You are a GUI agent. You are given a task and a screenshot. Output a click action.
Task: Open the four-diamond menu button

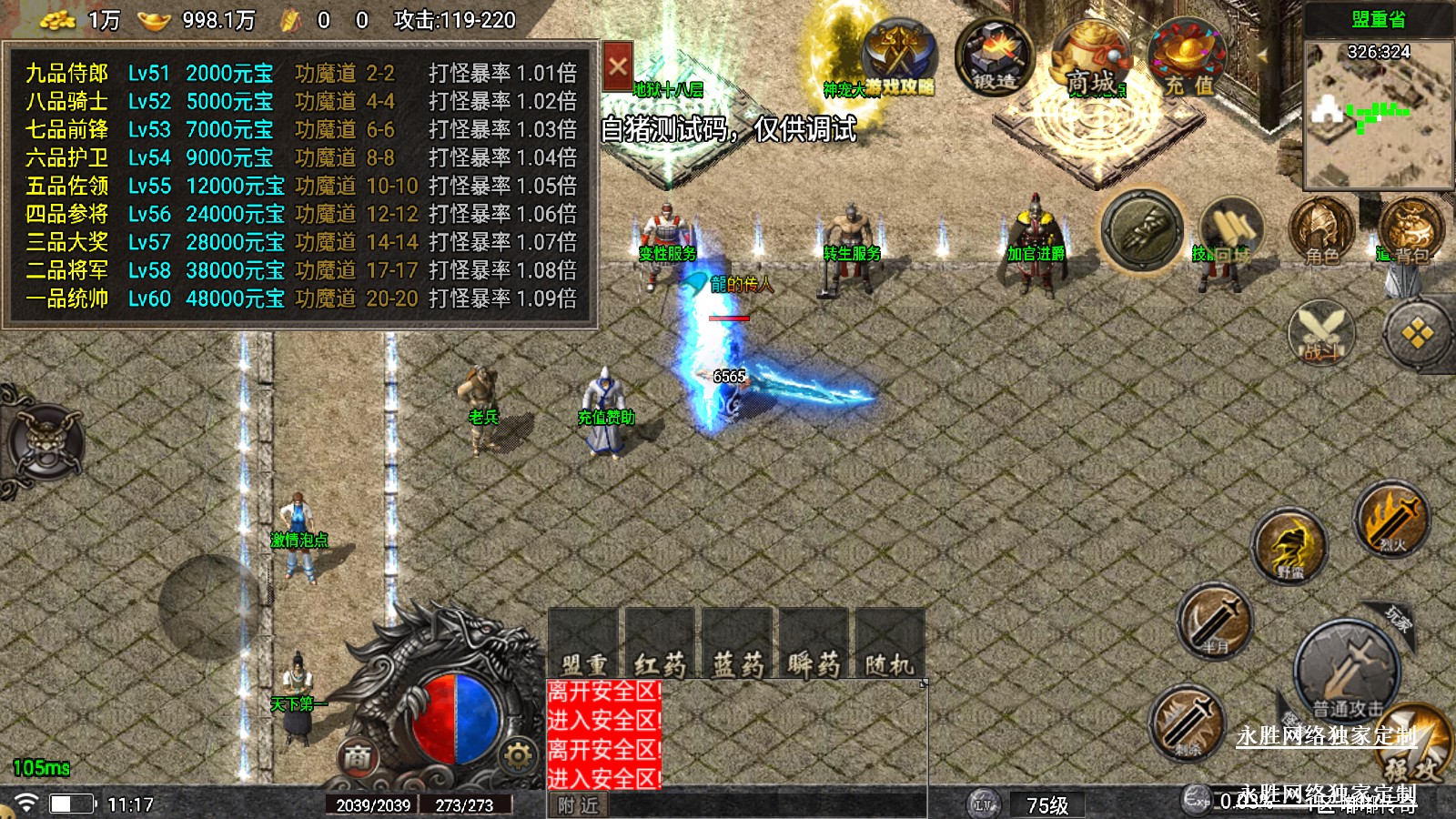pos(1416,334)
